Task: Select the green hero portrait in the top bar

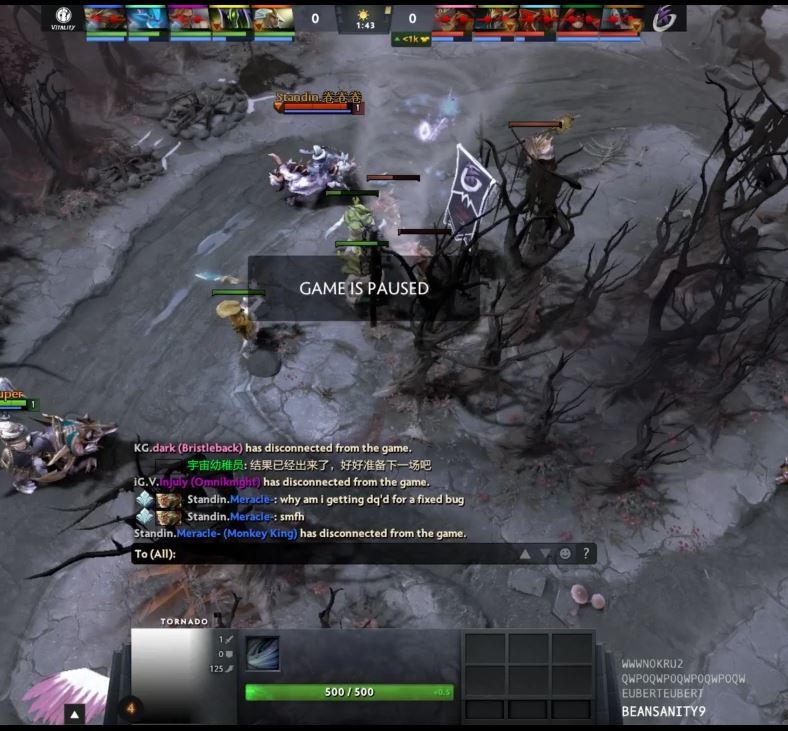Action: pyautogui.click(x=230, y=18)
